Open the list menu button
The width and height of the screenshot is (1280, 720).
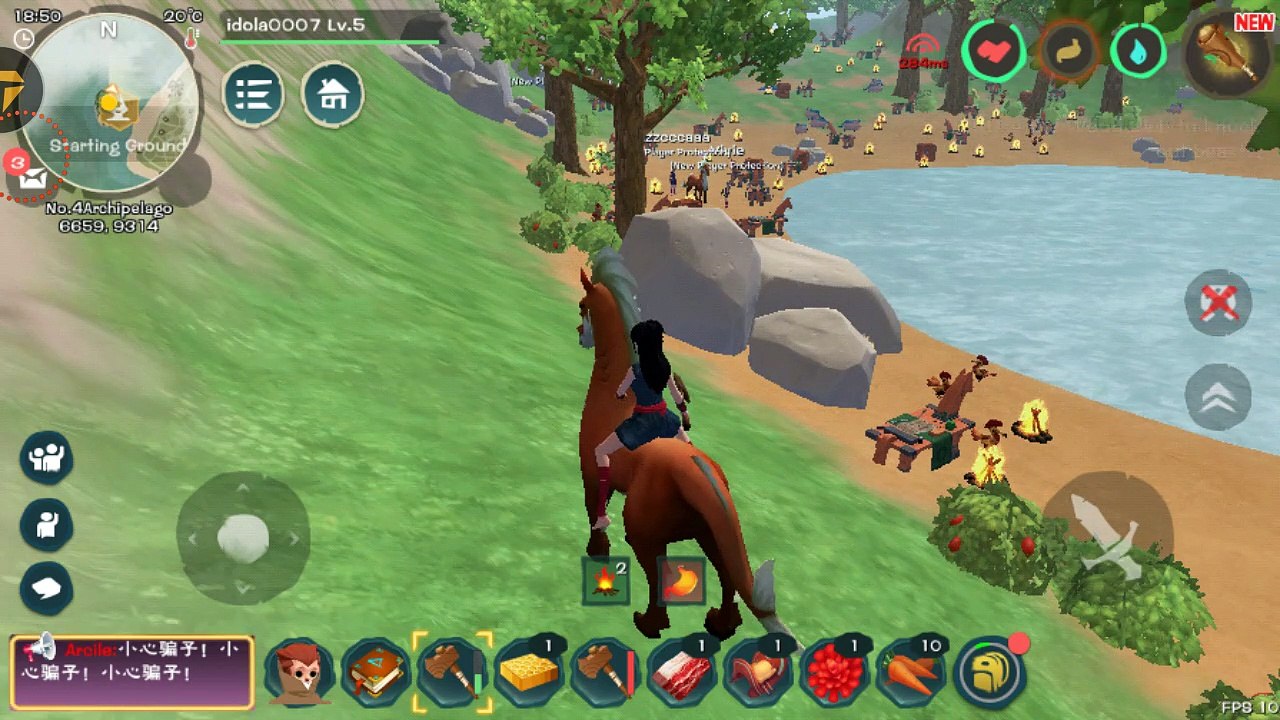pos(252,95)
